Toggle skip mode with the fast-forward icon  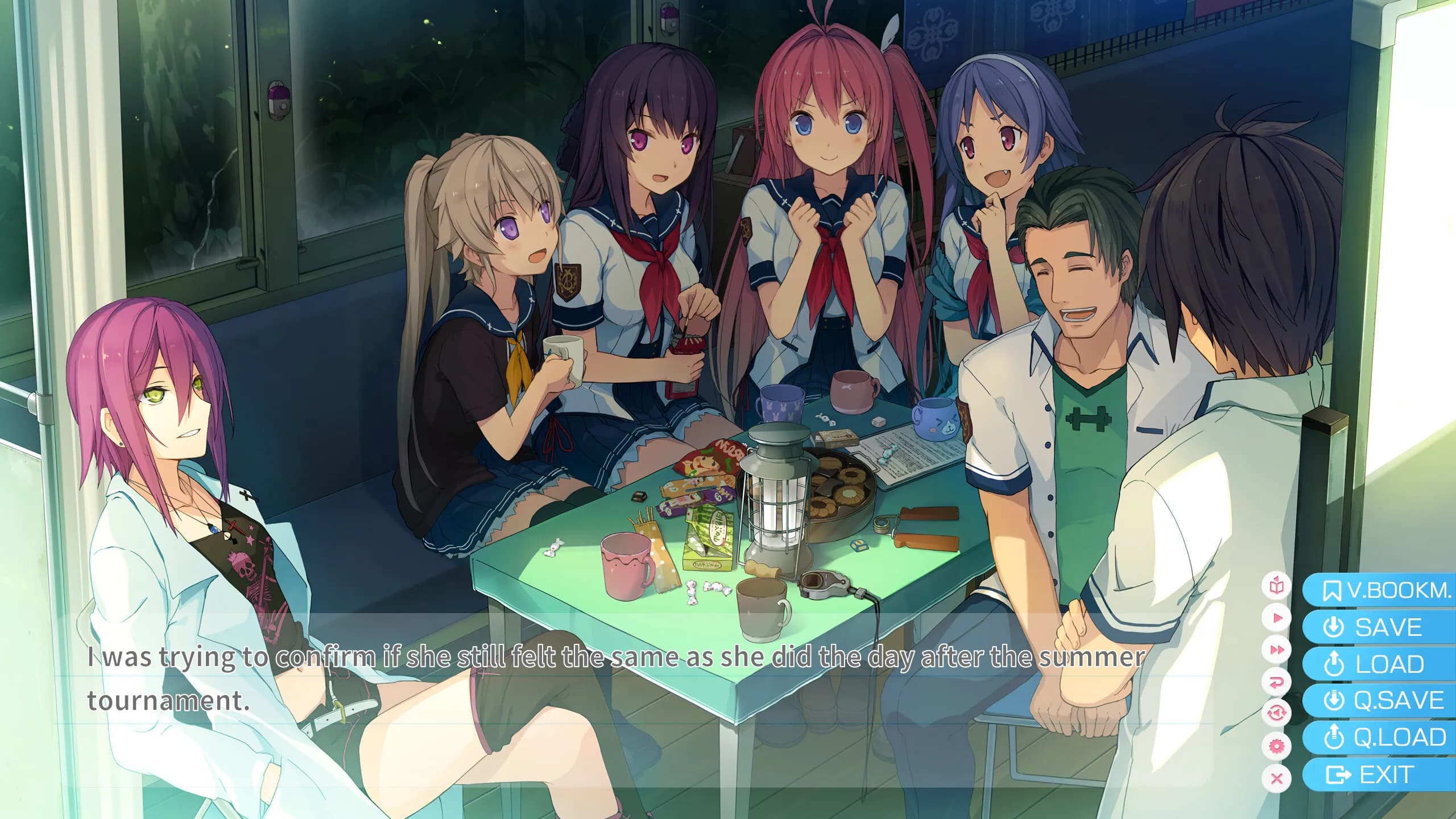coord(1277,649)
